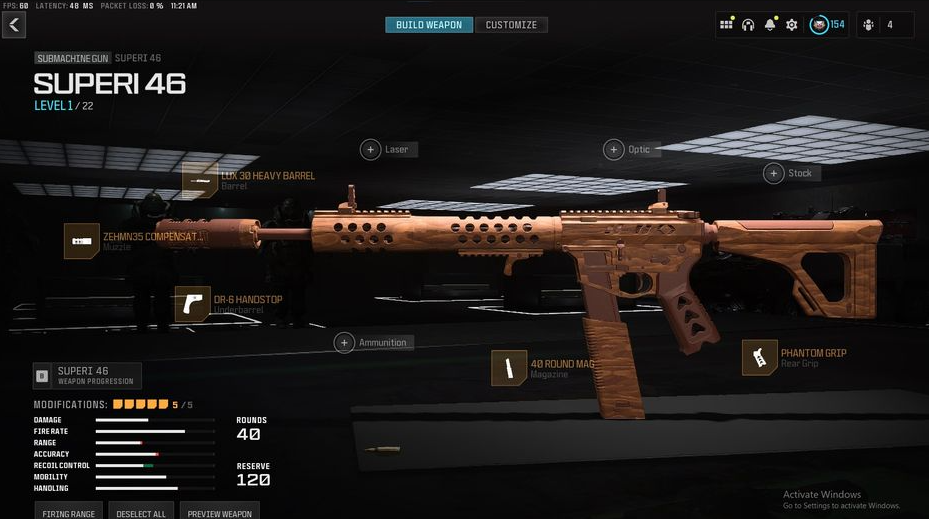929x519 pixels.
Task: Open the 40 Round Mag magazine slot
Action: [509, 368]
